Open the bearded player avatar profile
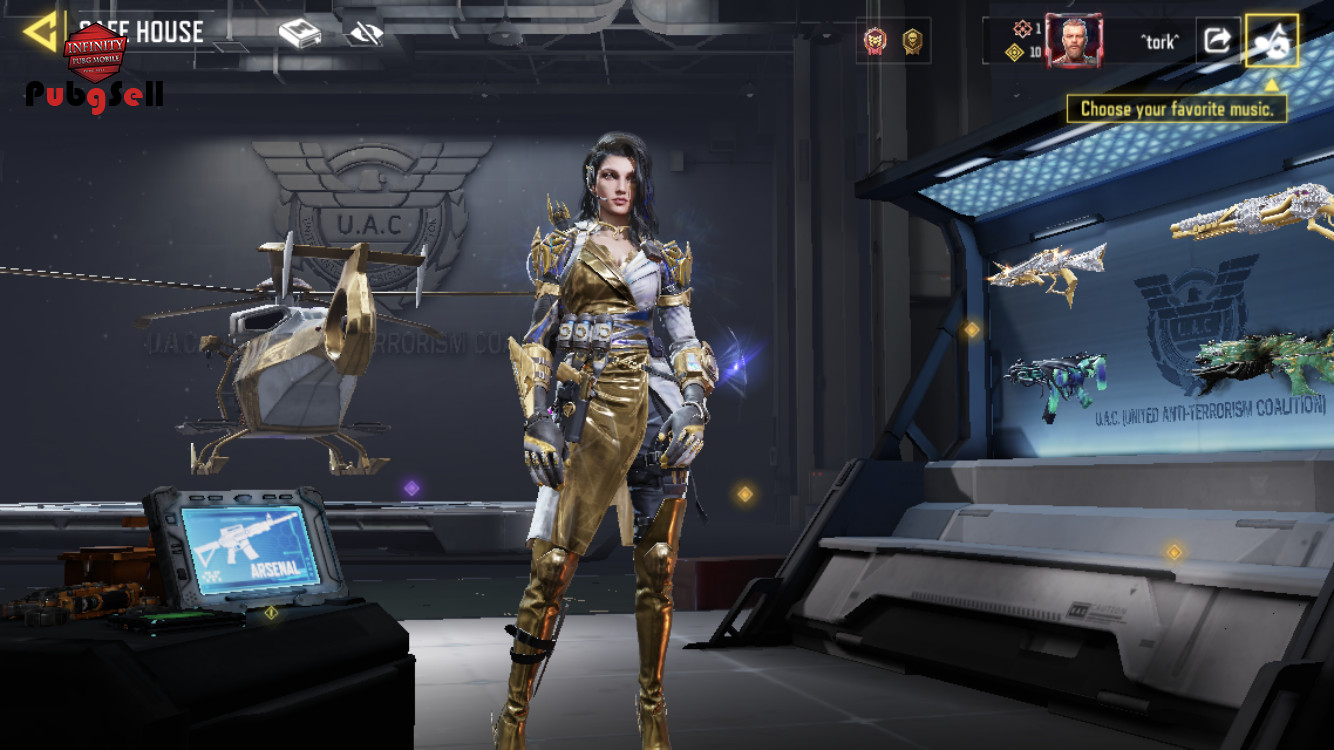 1074,41
